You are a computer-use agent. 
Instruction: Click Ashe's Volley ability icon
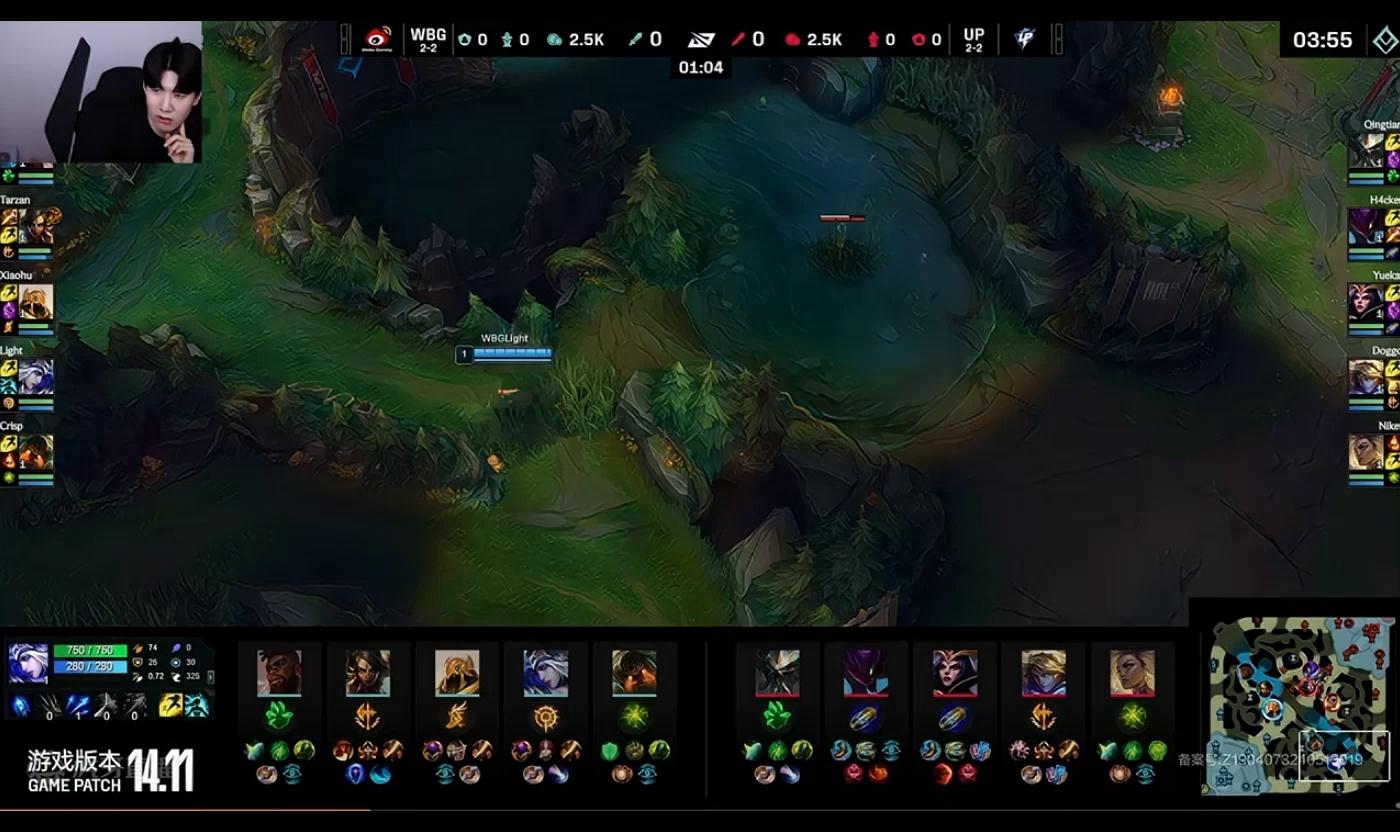pyautogui.click(x=79, y=706)
